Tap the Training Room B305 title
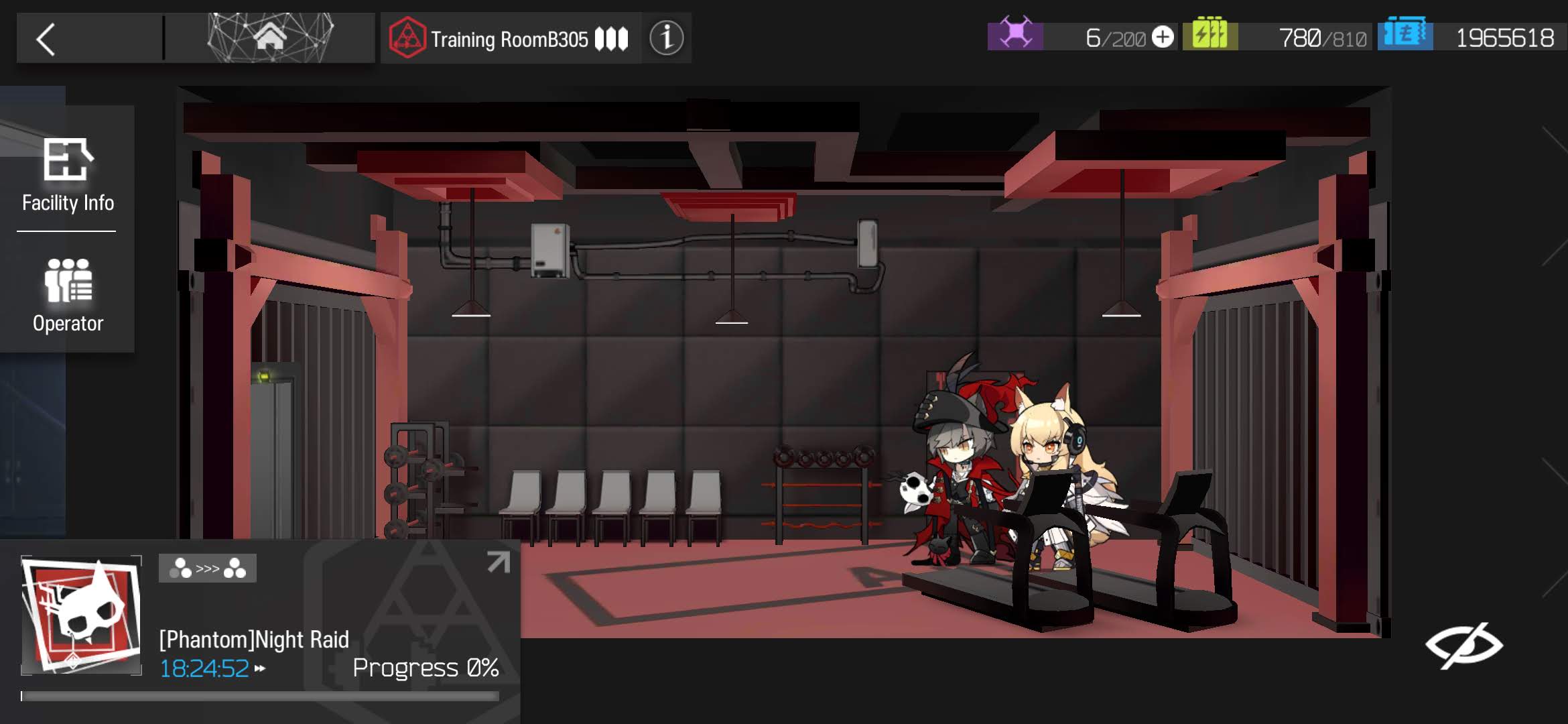Image resolution: width=1568 pixels, height=724 pixels. 509,39
